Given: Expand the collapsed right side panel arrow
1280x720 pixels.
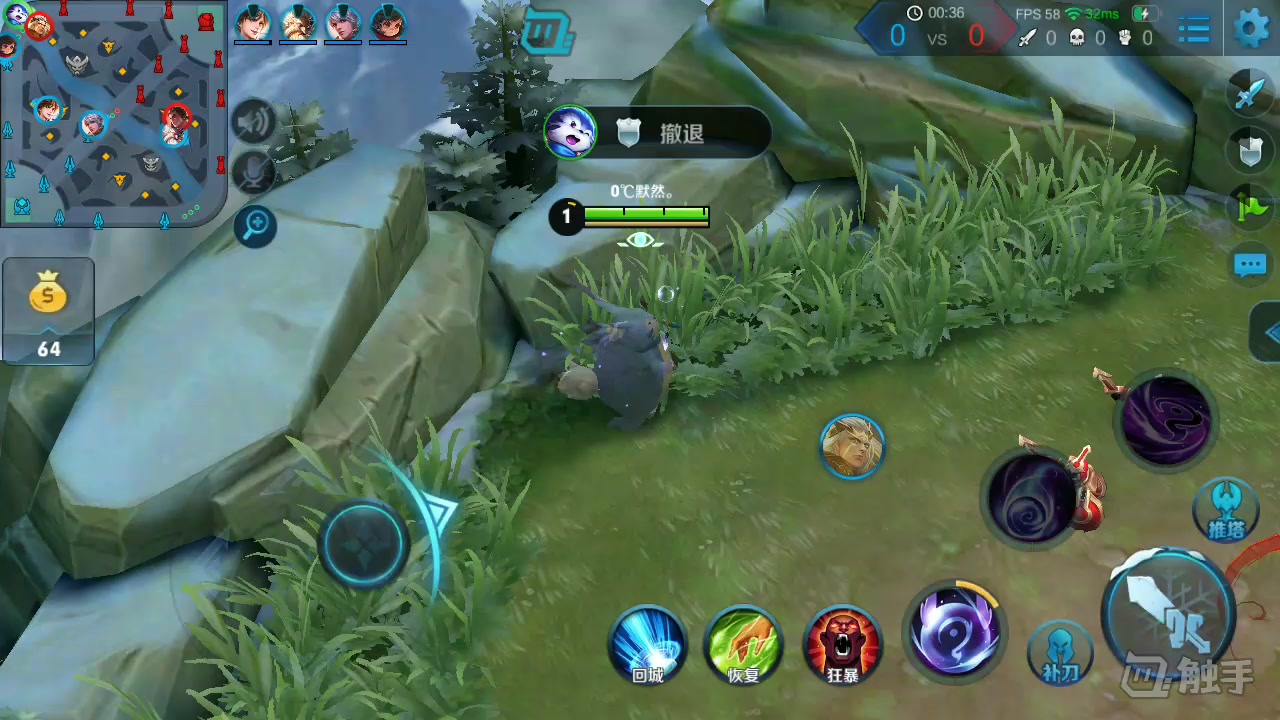Looking at the screenshot, I should (x=1268, y=333).
